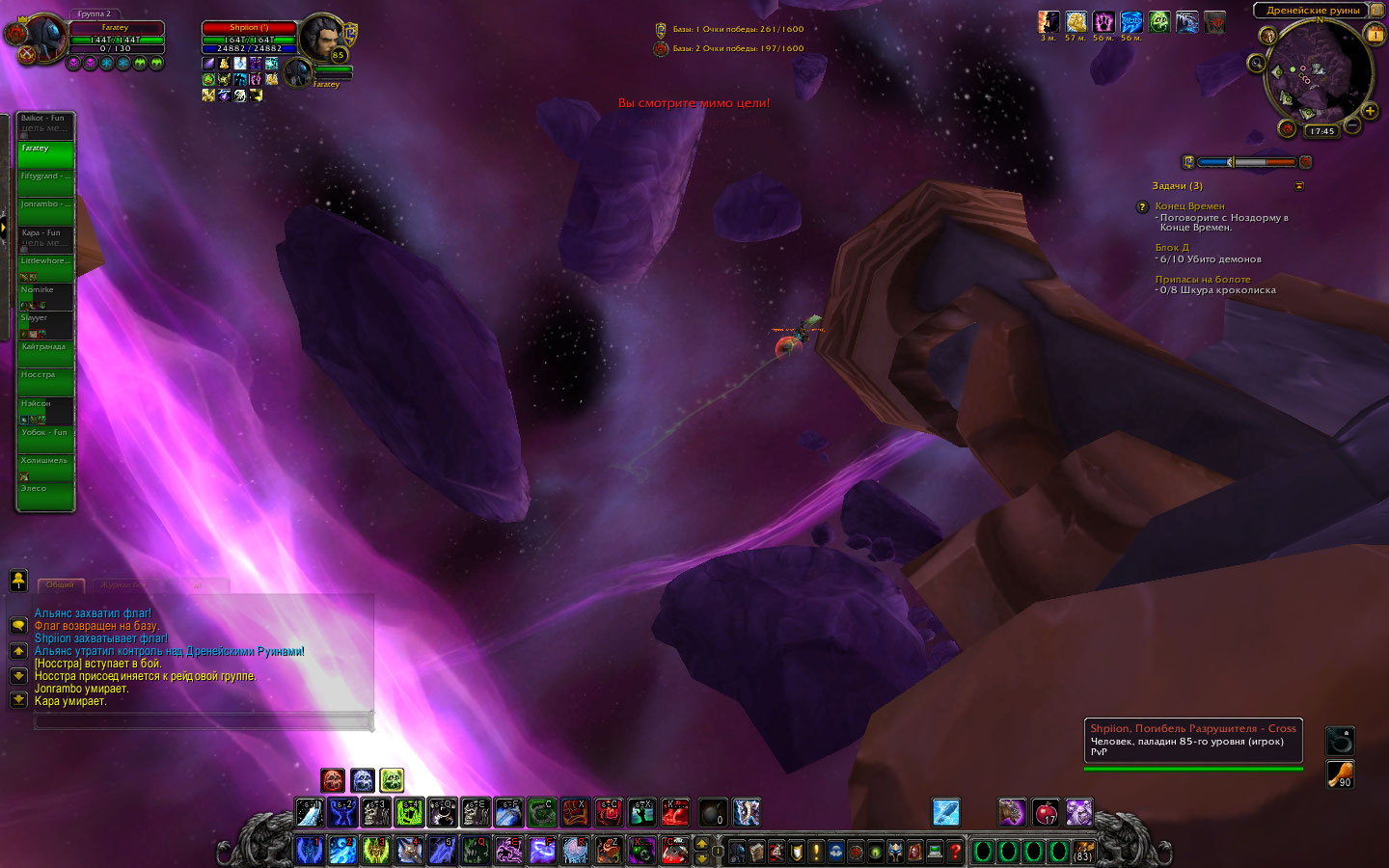The width and height of the screenshot is (1389, 868).
Task: Open the world map from the zone-name corner button
Action: [1376, 10]
